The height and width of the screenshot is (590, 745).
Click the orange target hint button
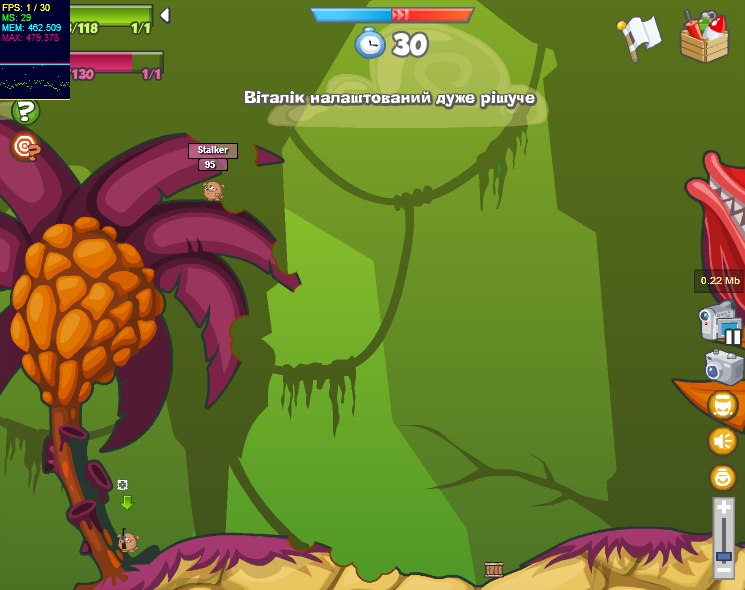[x=25, y=148]
